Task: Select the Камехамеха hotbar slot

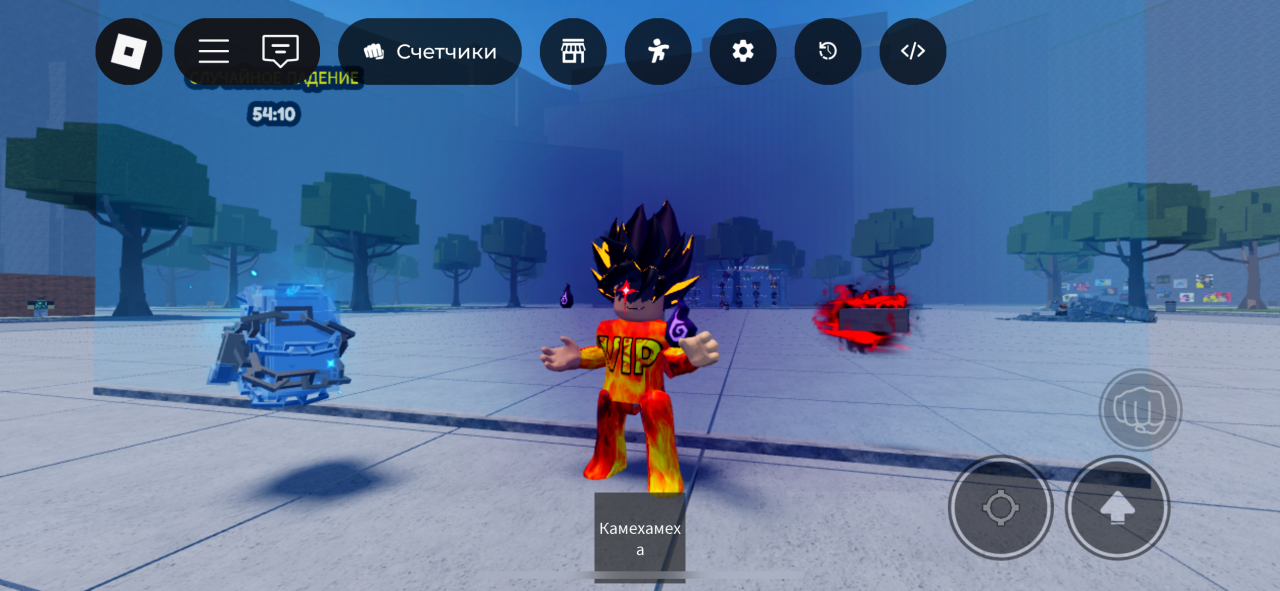Action: (x=640, y=537)
